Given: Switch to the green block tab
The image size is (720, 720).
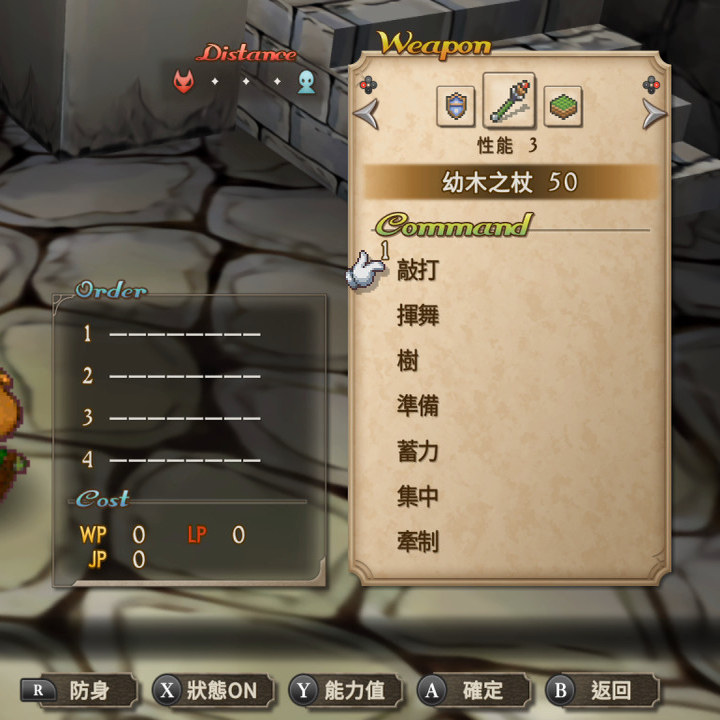Looking at the screenshot, I should (x=563, y=105).
